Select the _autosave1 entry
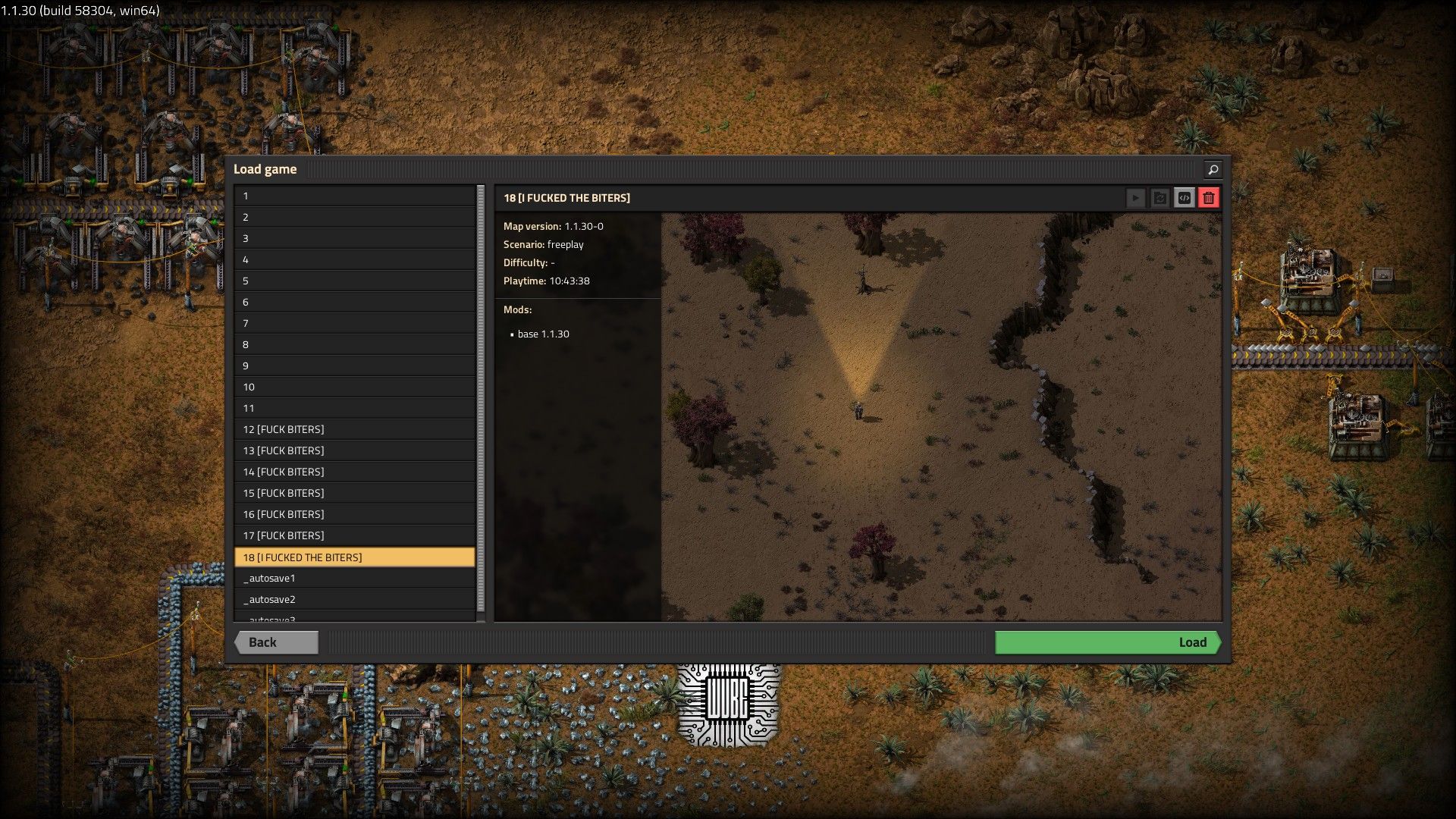The height and width of the screenshot is (819, 1456). point(354,578)
